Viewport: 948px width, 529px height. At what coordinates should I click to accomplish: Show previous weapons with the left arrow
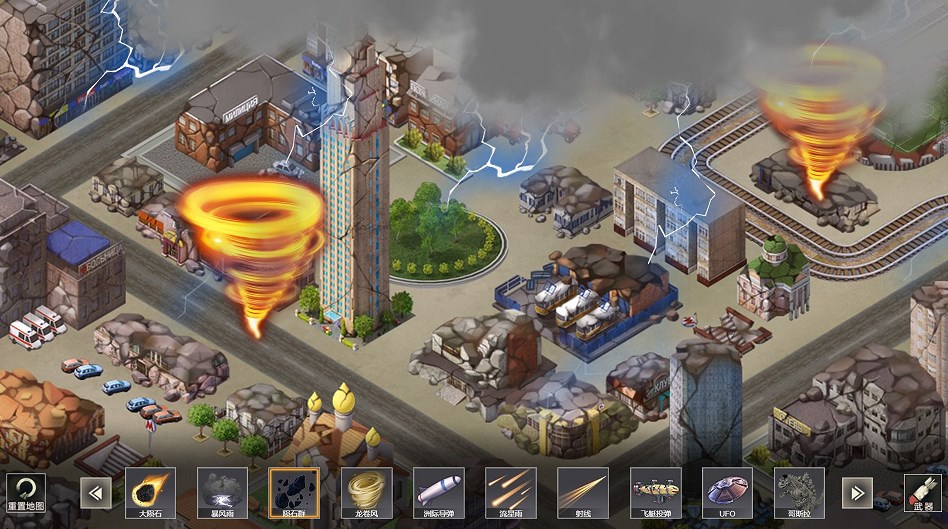(96, 492)
